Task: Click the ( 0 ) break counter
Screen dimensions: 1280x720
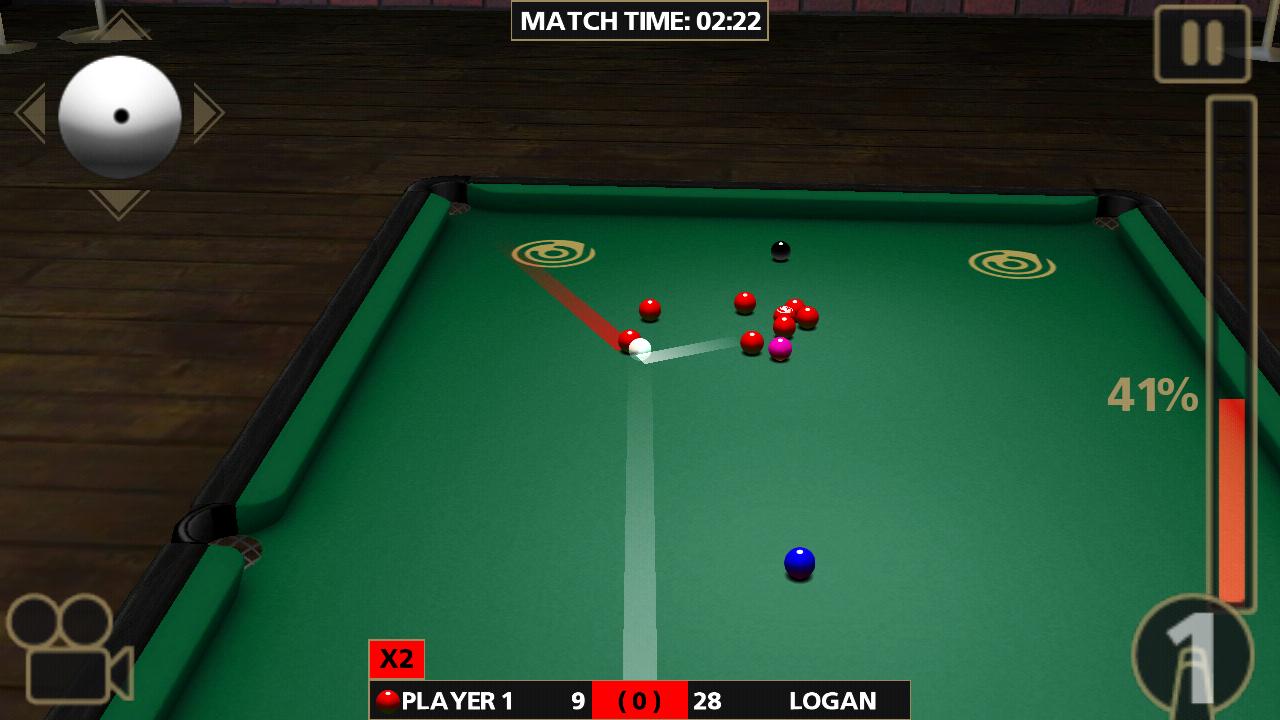Action: click(x=639, y=700)
